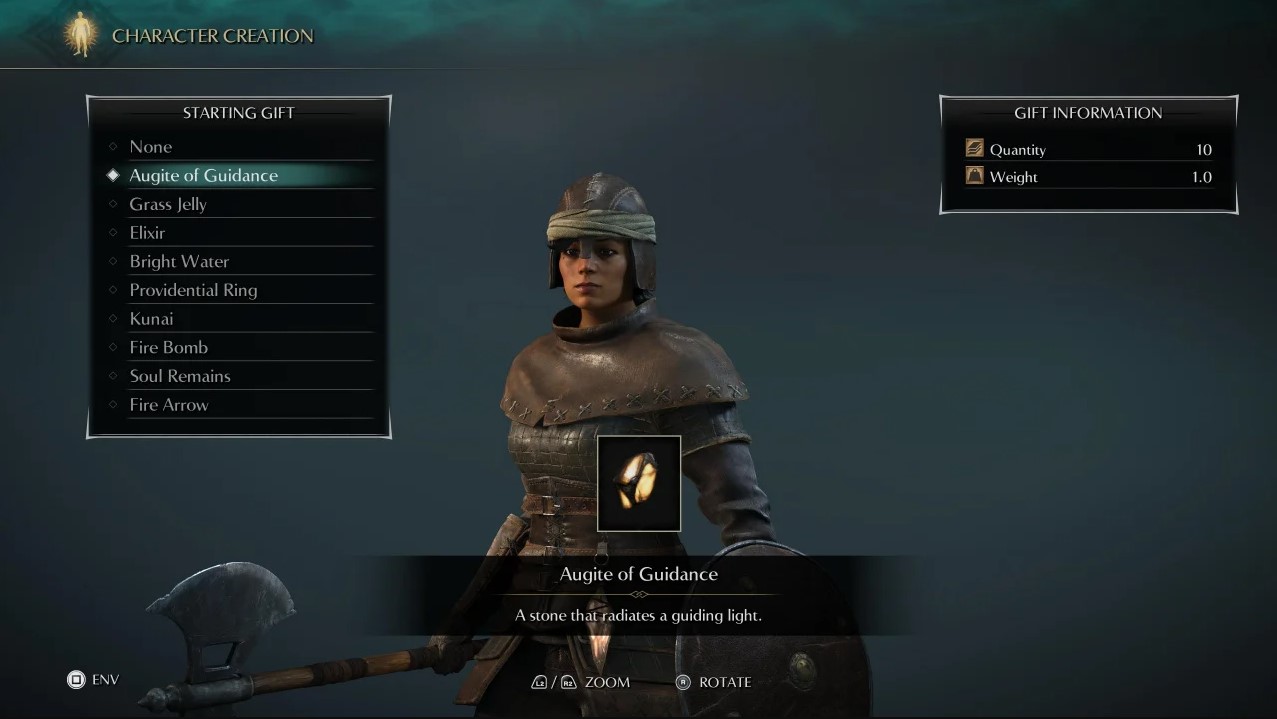Screen dimensions: 1277x719
Task: Select the Providential Ring gift
Action: pyautogui.click(x=193, y=290)
